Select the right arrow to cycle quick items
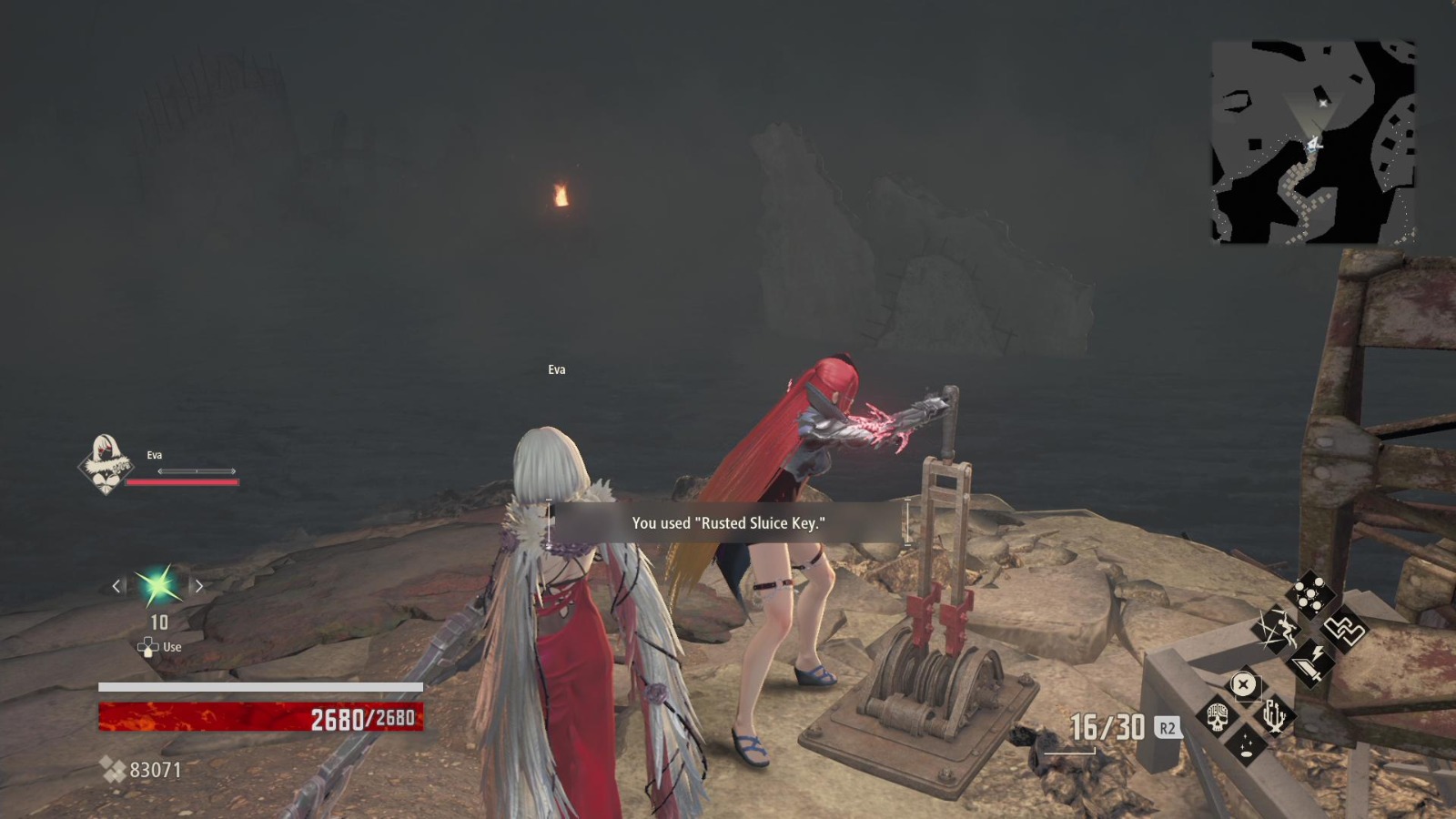Screen dimensions: 1456x819 coord(199,586)
